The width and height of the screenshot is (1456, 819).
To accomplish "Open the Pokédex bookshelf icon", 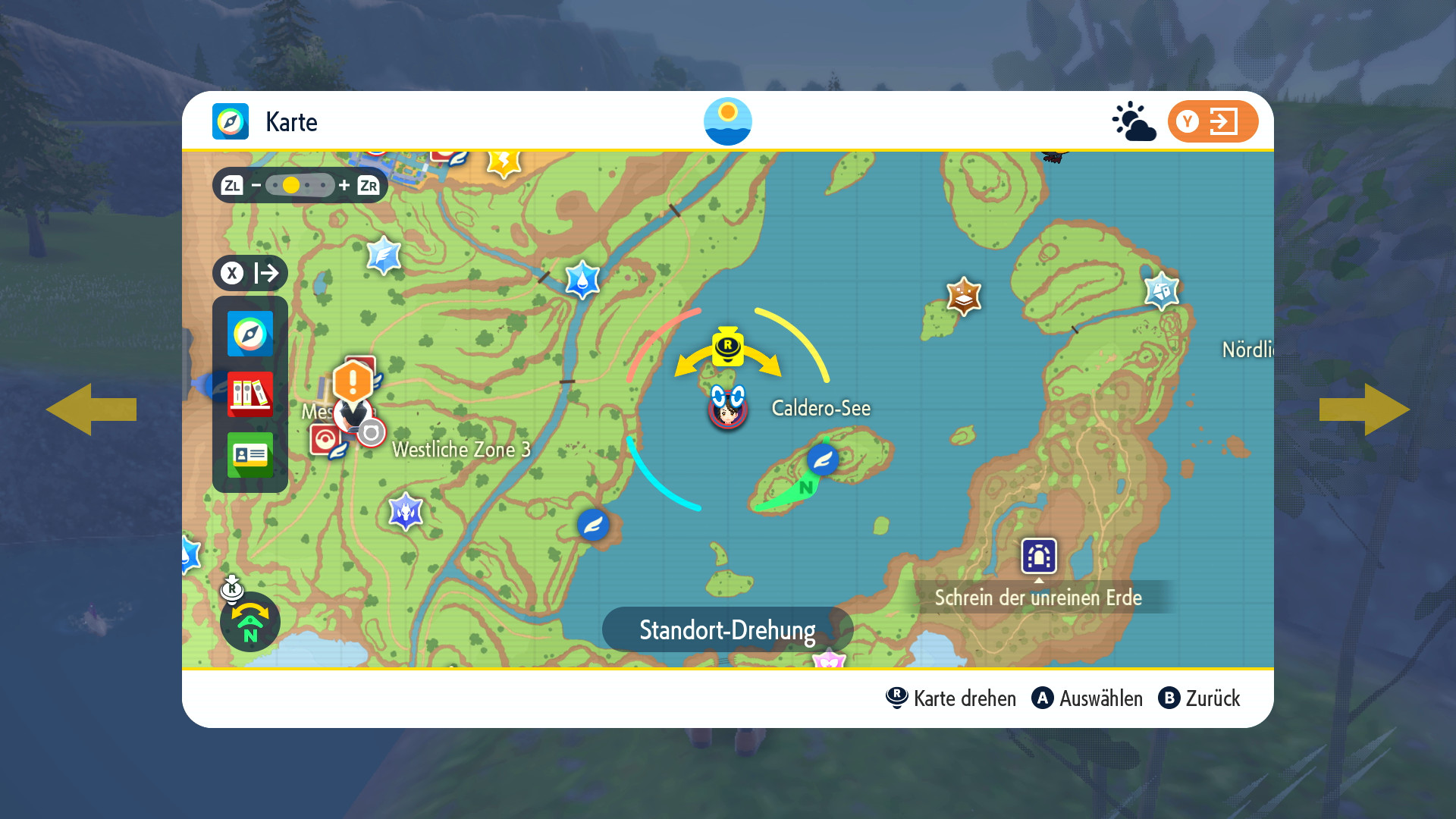I will click(249, 394).
